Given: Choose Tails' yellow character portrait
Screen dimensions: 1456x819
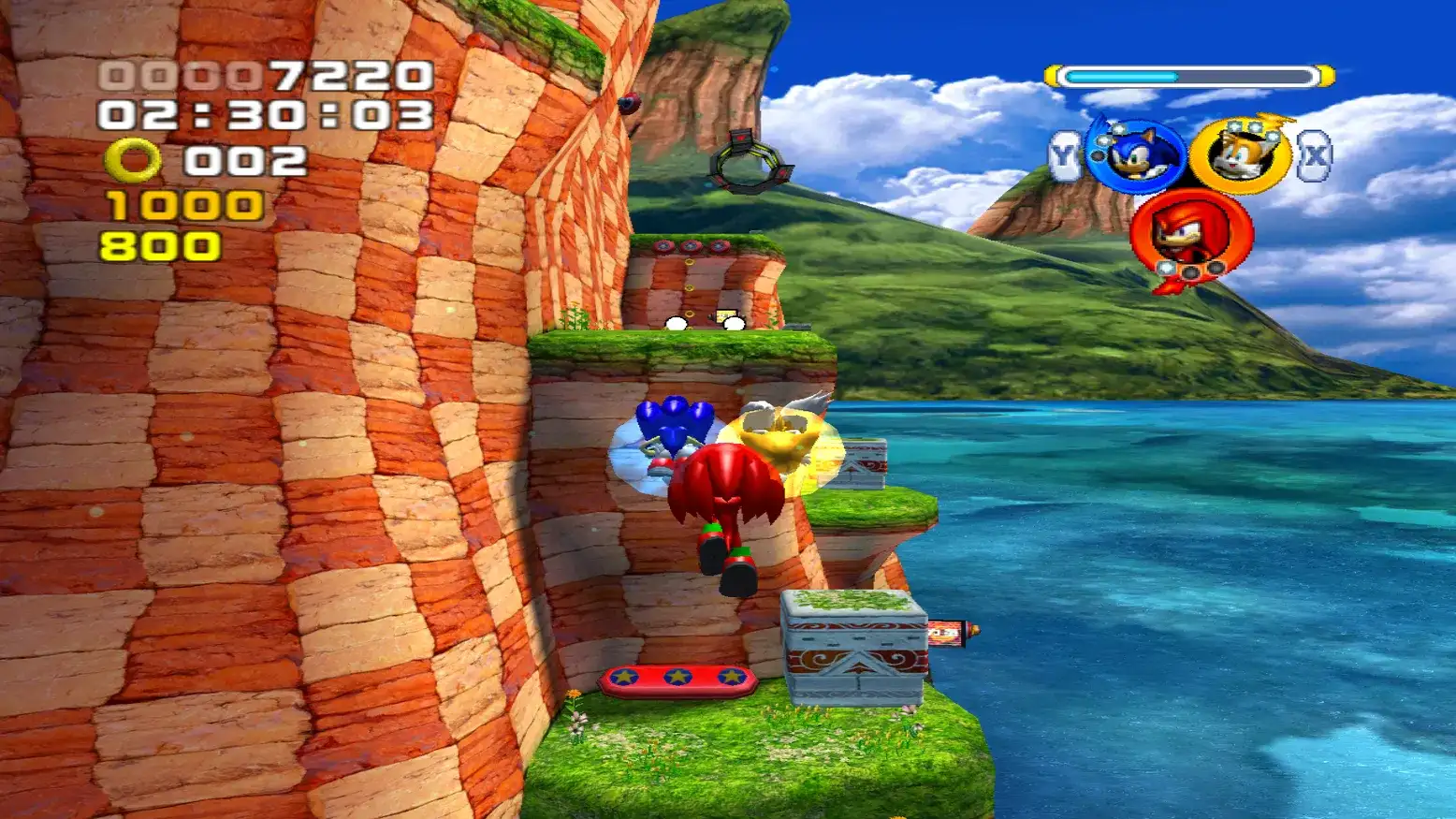Looking at the screenshot, I should [x=1240, y=155].
